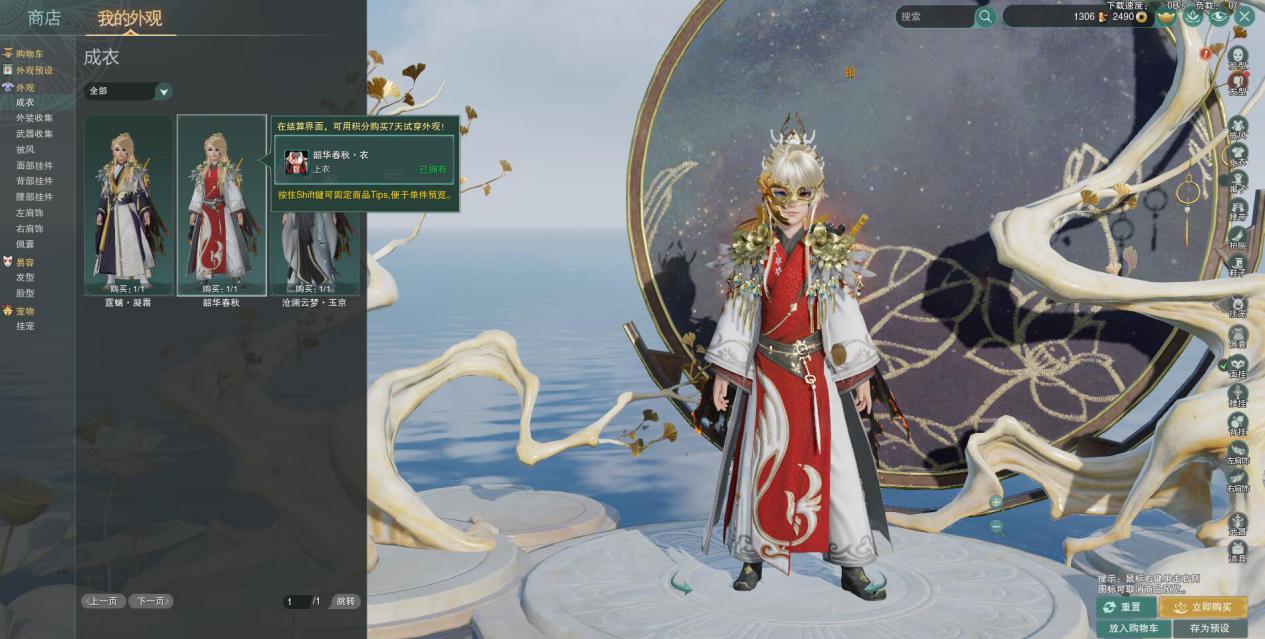Click the 搜索 search input box
The height and width of the screenshot is (639, 1265).
pos(933,17)
